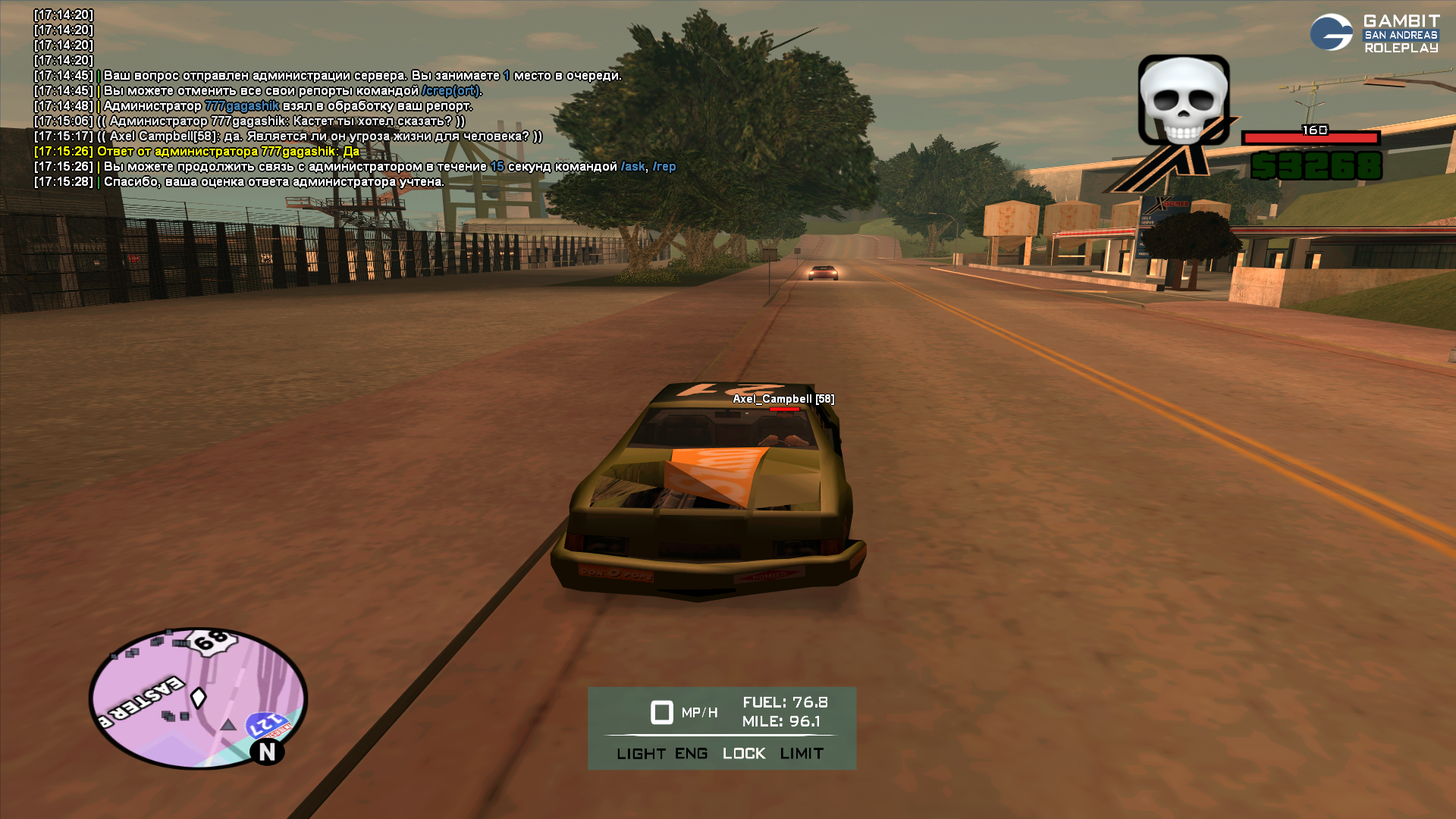This screenshot has height=819, width=1456.
Task: Click the Gambit San Andreas Roleplay logo
Action: coord(1374,33)
